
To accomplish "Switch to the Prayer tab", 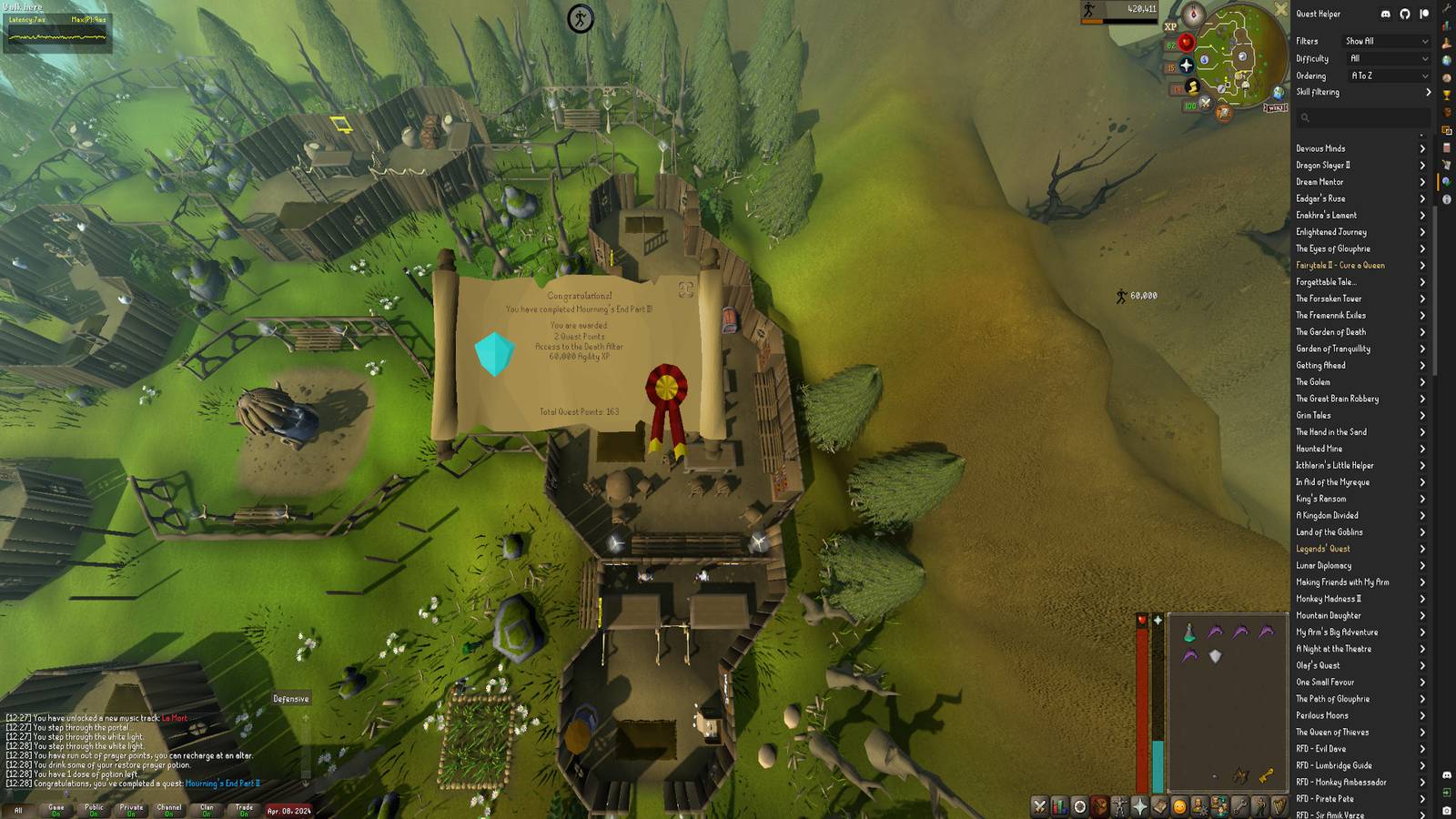I will point(1139,806).
